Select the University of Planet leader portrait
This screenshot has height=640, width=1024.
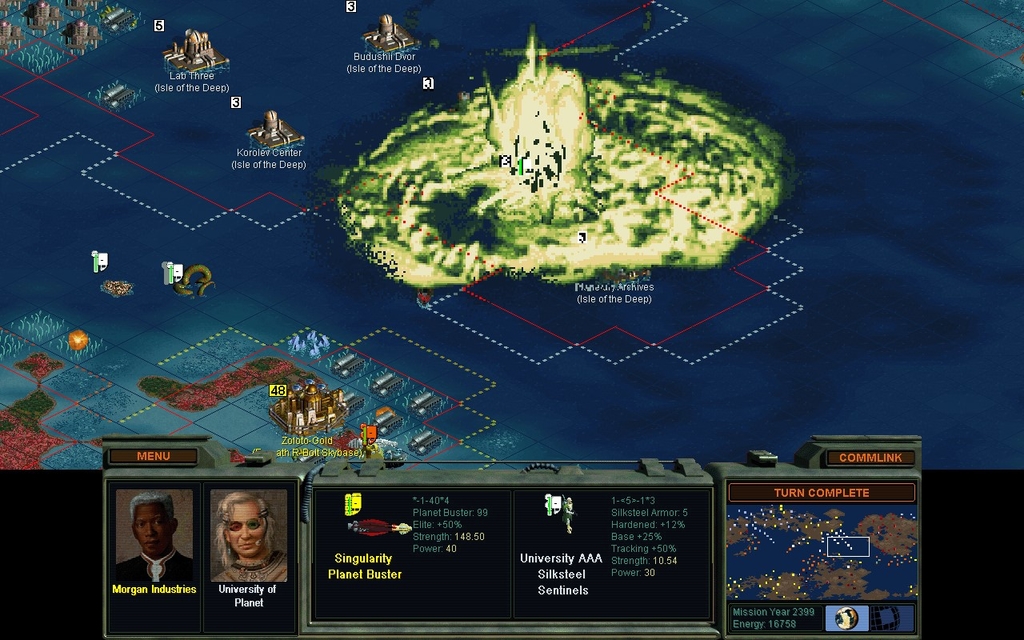248,535
